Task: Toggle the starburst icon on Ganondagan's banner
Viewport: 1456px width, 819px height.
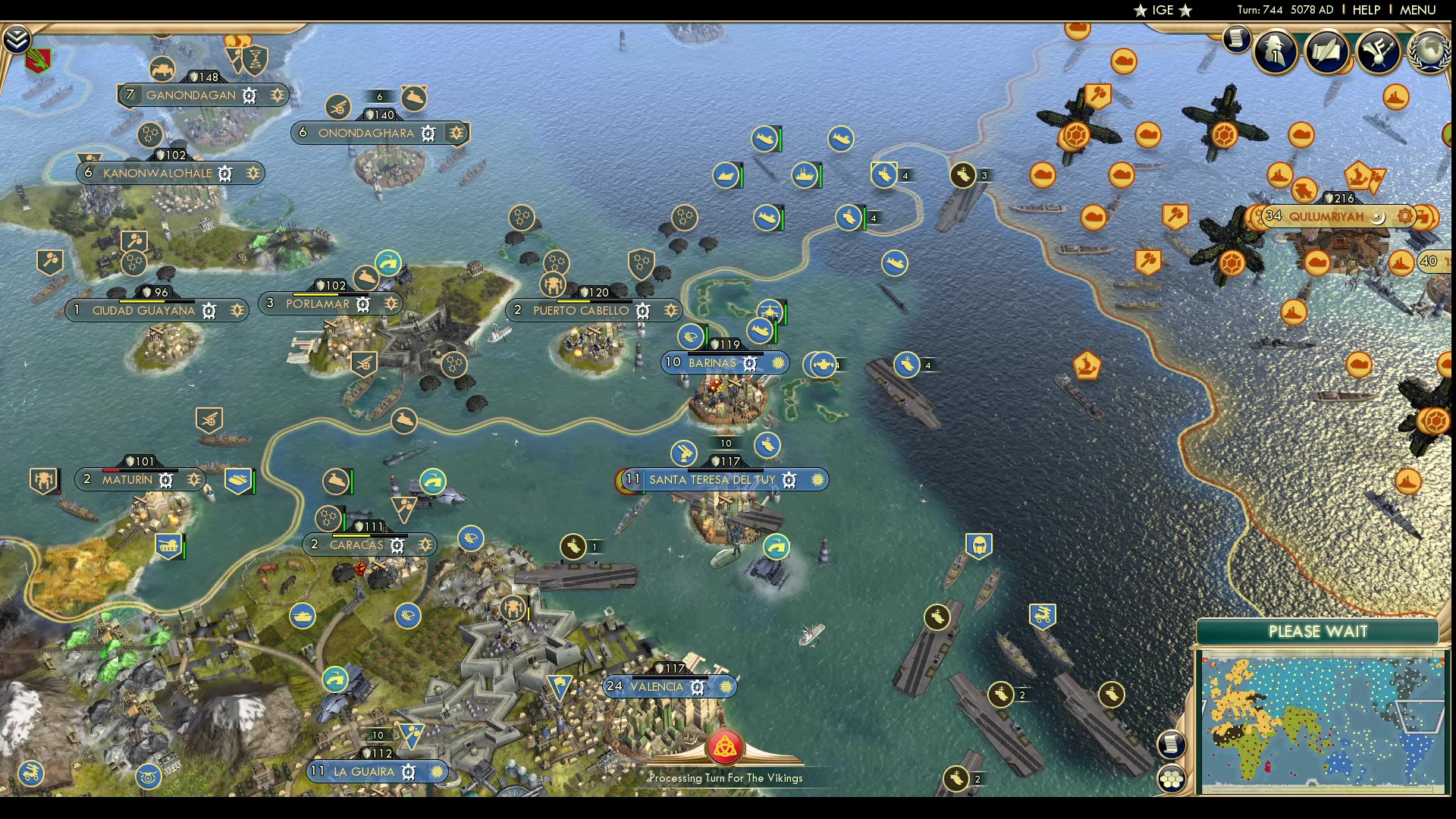Action: click(x=278, y=96)
